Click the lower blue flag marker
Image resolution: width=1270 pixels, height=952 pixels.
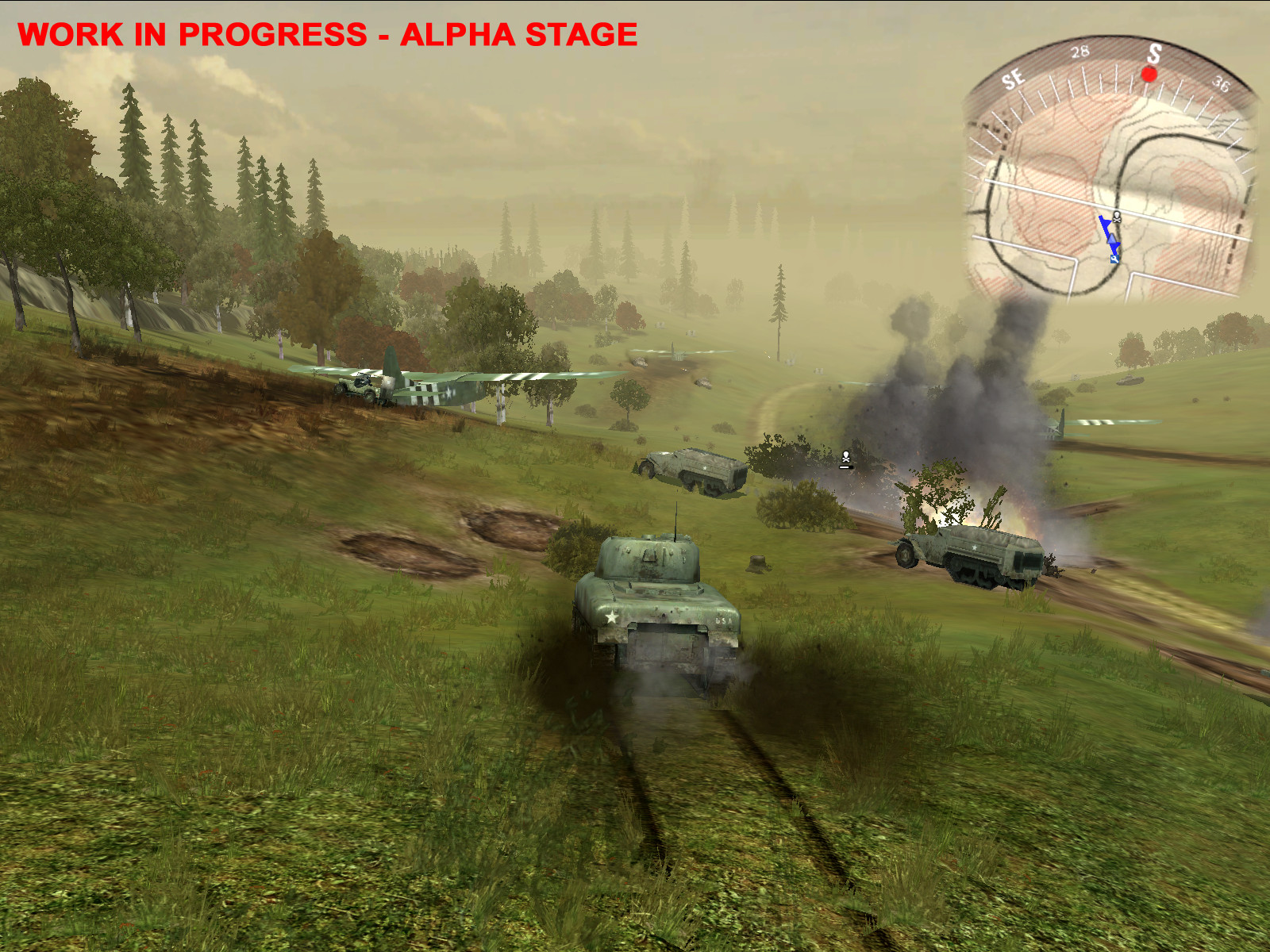tap(1116, 248)
